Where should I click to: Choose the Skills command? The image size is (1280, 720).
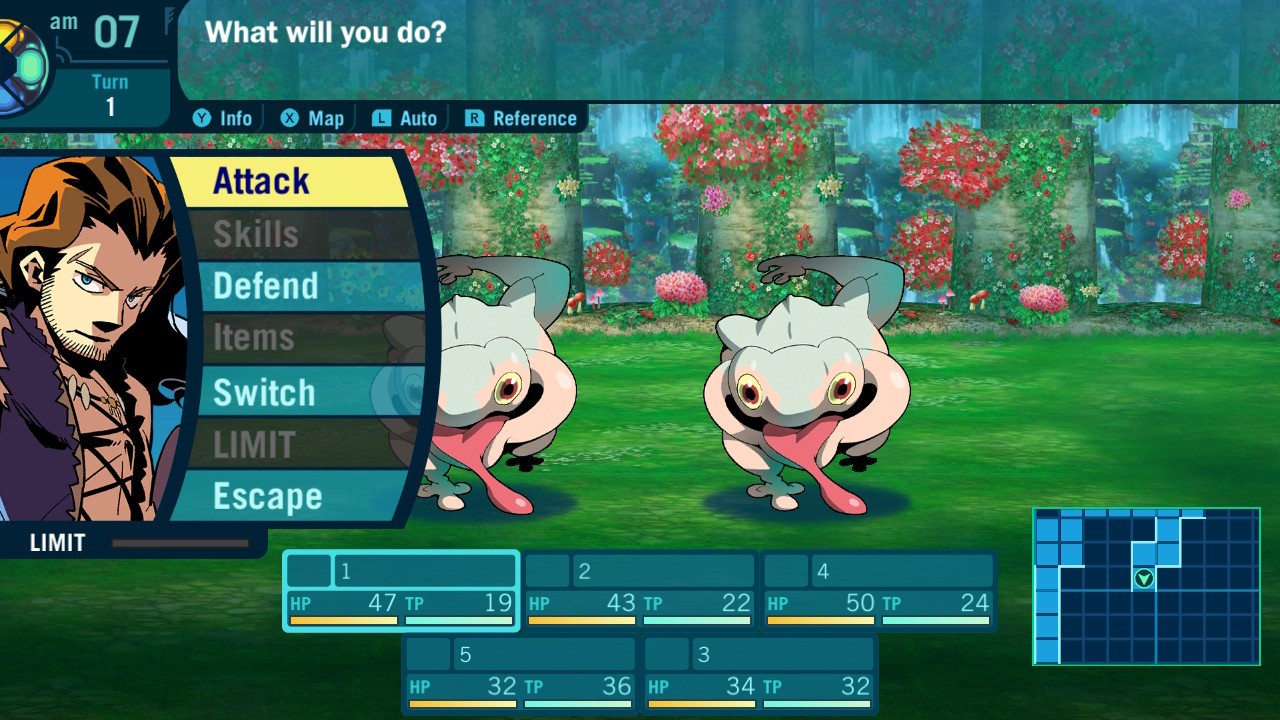pyautogui.click(x=290, y=234)
